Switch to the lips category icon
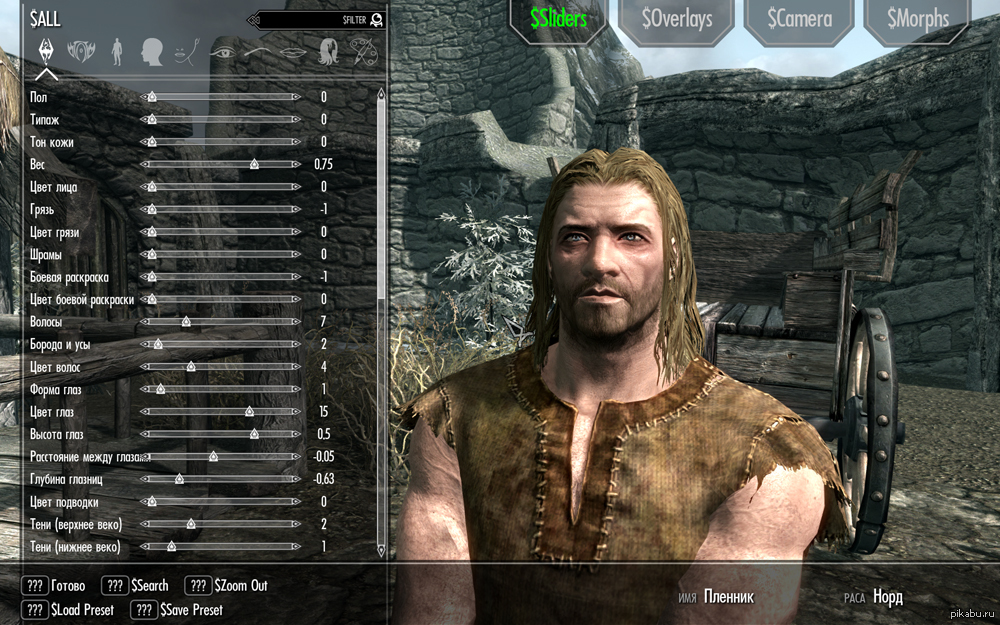The height and width of the screenshot is (625, 1000). (x=292, y=49)
